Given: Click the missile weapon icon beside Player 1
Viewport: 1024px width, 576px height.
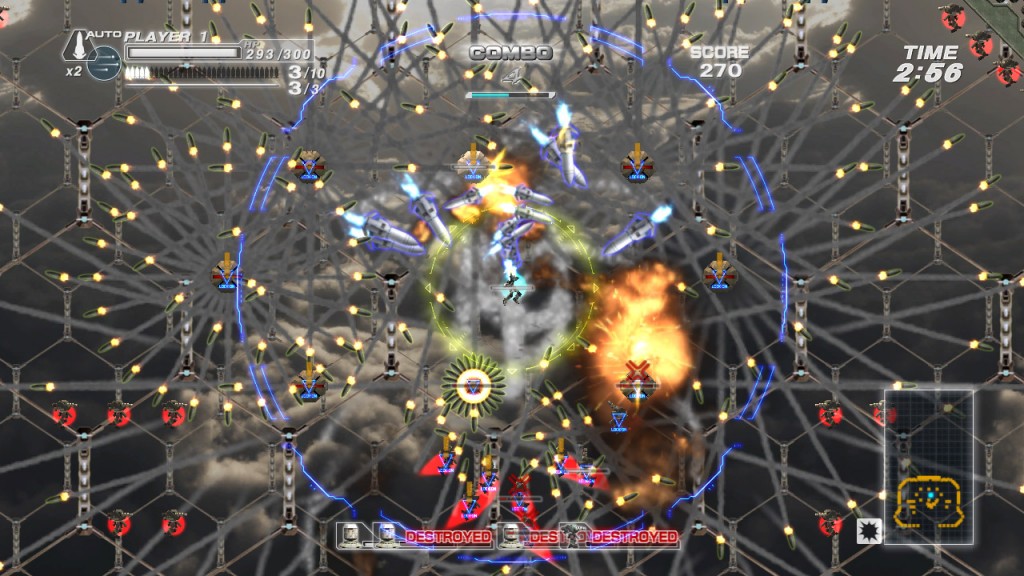Looking at the screenshot, I should pos(77,45).
